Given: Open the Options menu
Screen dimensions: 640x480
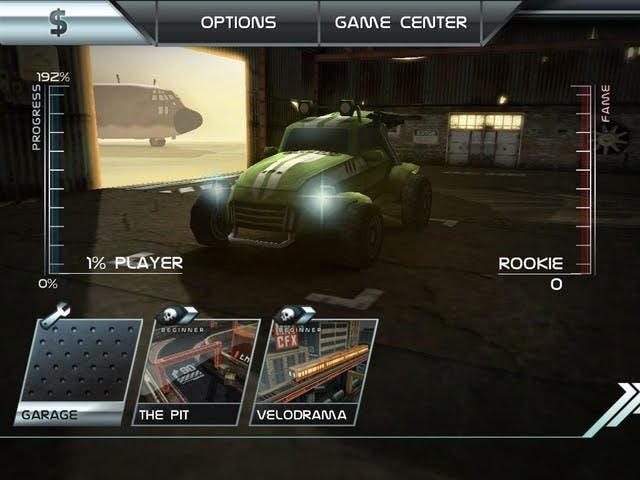Looking at the screenshot, I should pos(238,22).
